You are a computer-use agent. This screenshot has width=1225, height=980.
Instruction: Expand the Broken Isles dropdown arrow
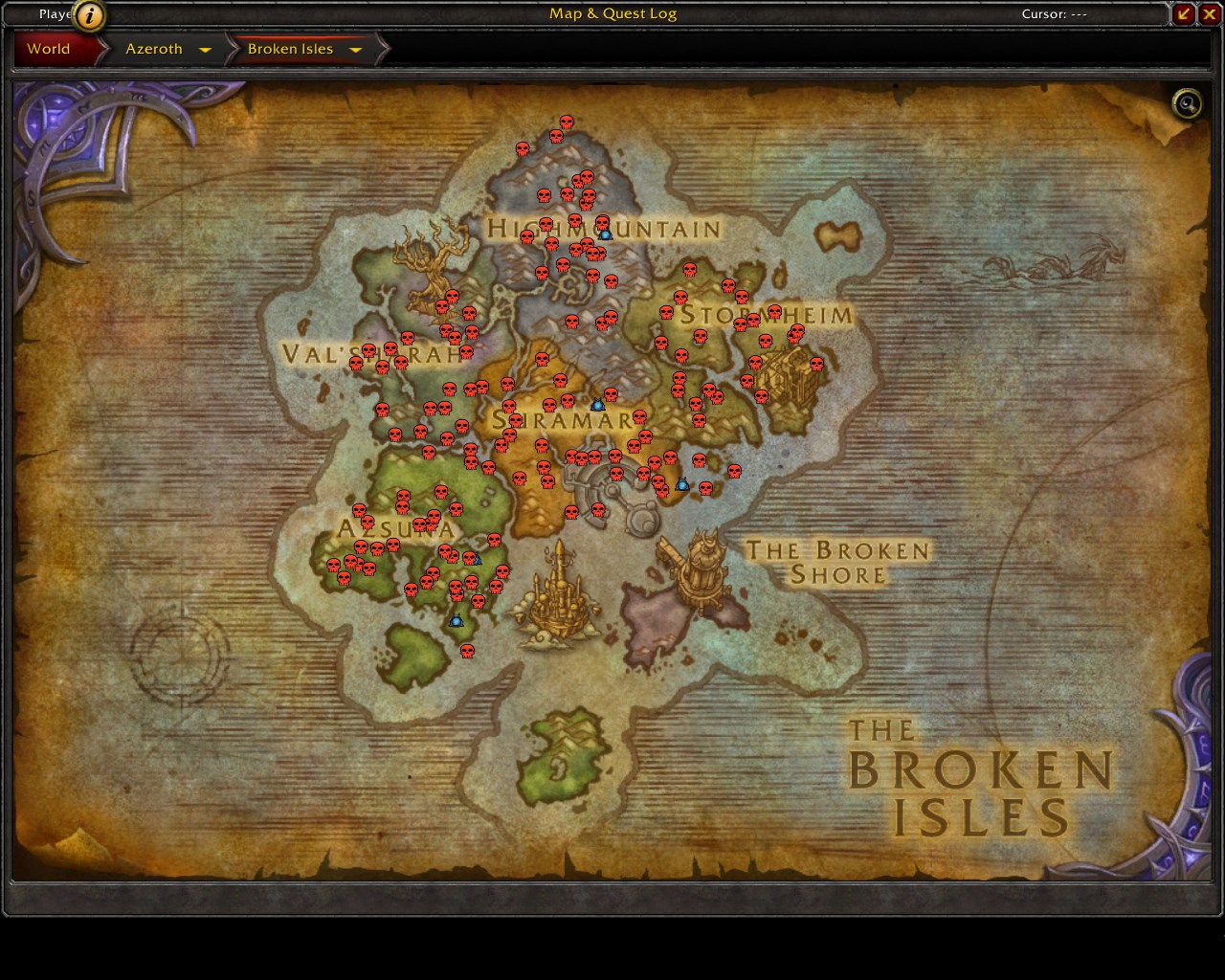click(356, 49)
